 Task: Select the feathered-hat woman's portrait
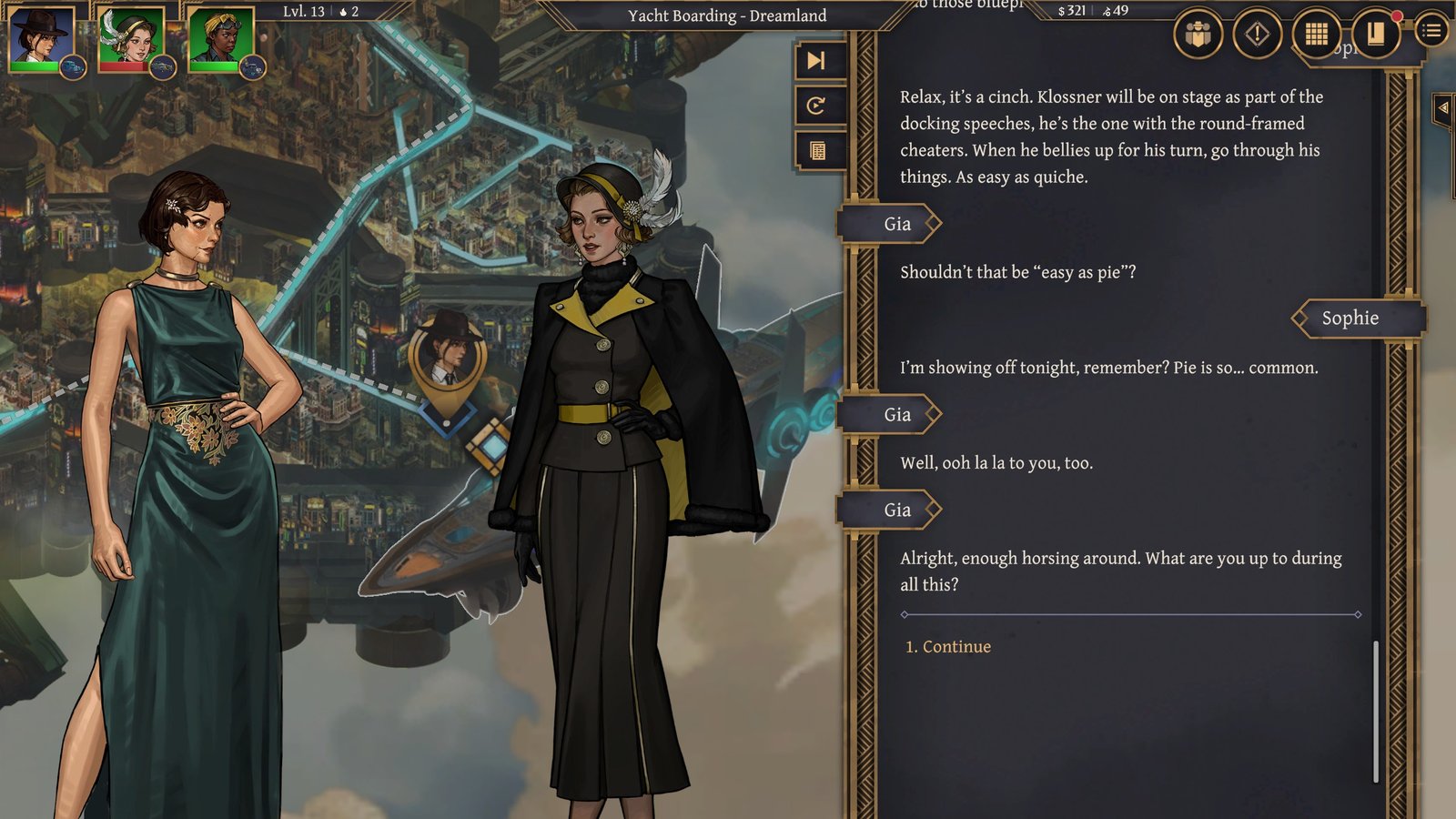(x=131, y=38)
